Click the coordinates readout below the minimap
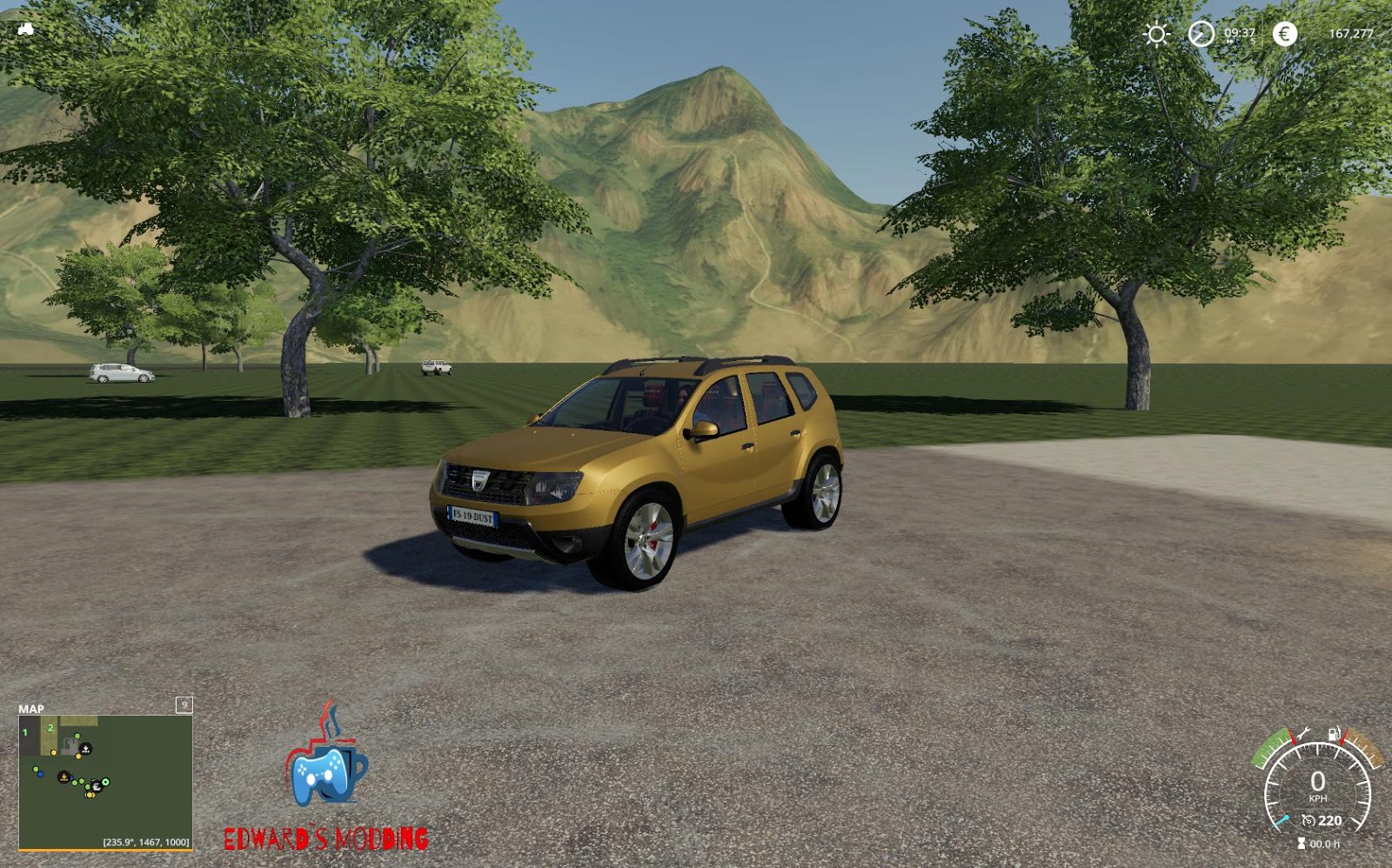This screenshot has width=1392, height=868. (x=144, y=840)
